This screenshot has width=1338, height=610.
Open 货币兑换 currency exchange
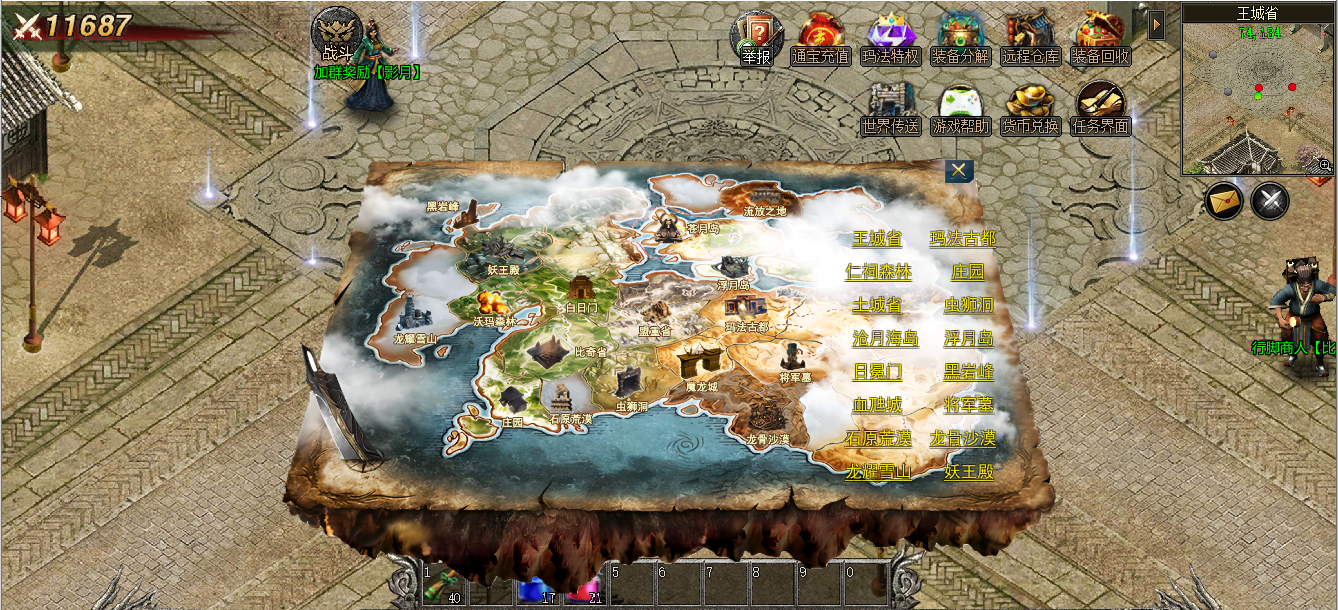pyautogui.click(x=1030, y=108)
